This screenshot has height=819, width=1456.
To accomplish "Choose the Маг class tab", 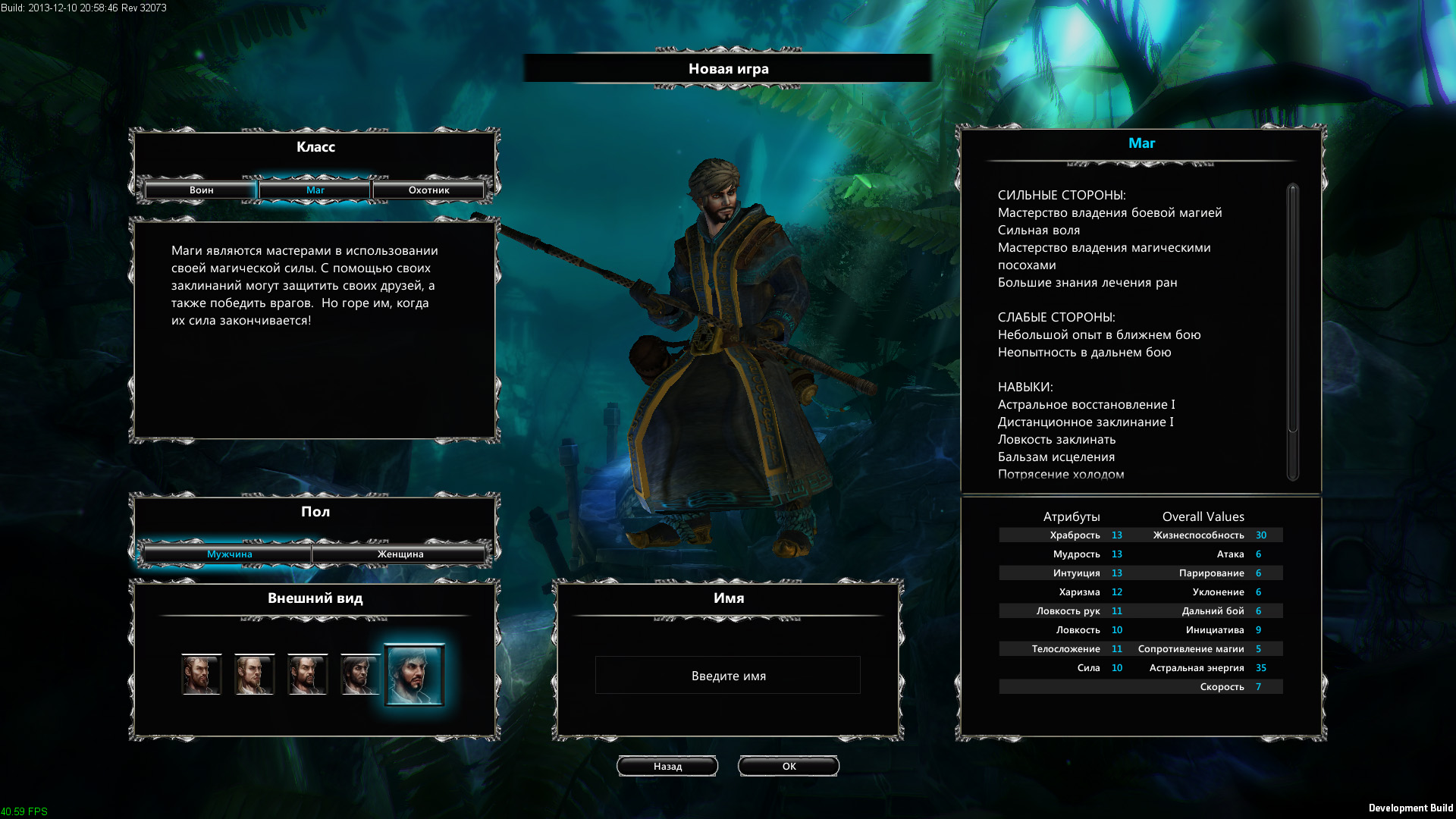I will (x=315, y=190).
